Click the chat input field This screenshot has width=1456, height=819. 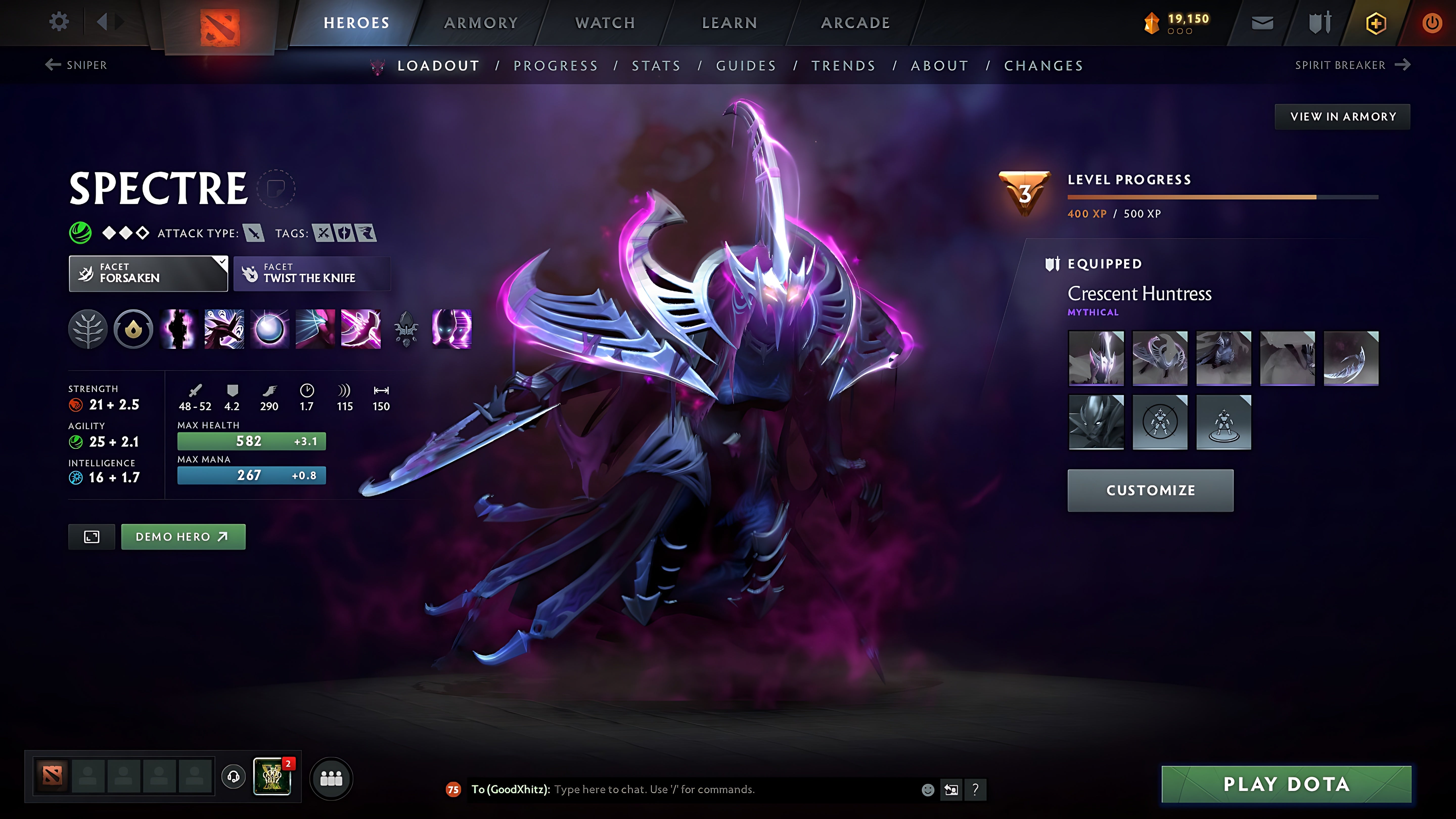650,790
